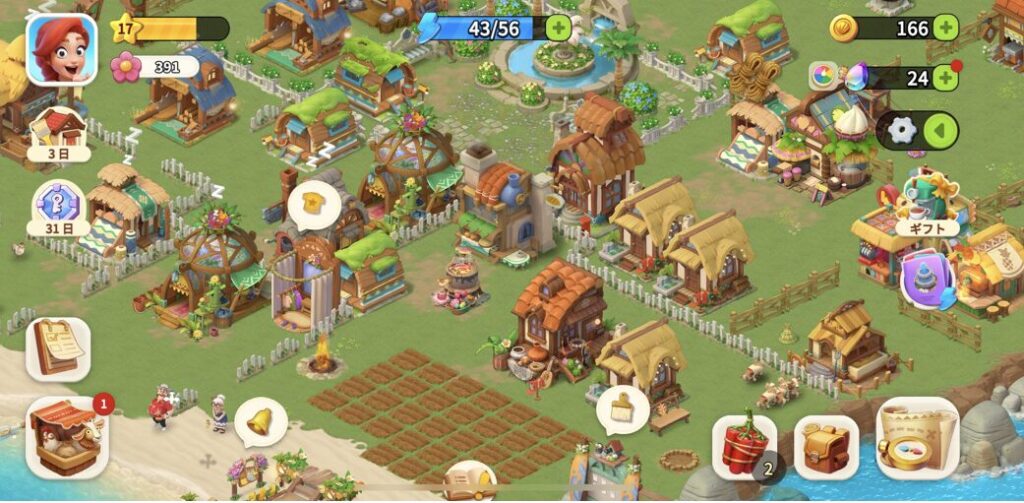Tap the paintbrush bubble over the cottage
Image resolution: width=1024 pixels, height=503 pixels.
[x=622, y=408]
